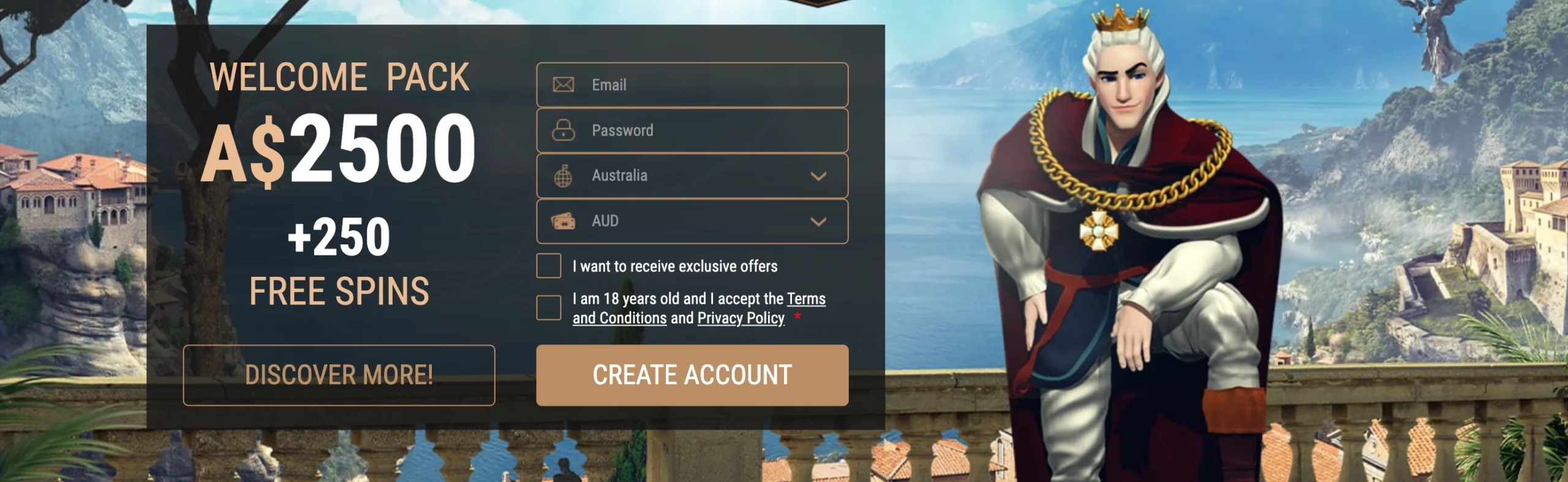
Task: Open the Australia country dropdown
Action: [692, 176]
